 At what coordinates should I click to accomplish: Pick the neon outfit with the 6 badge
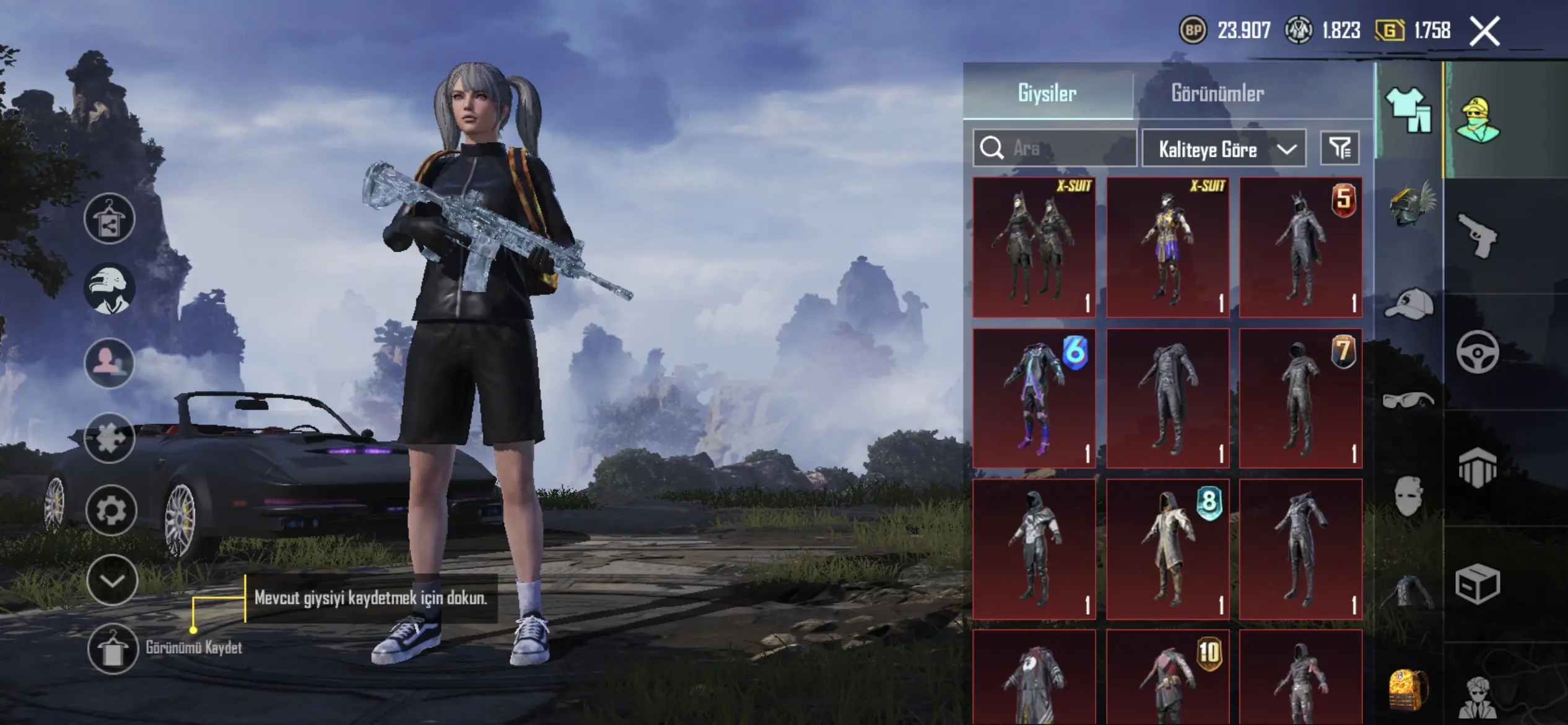pyautogui.click(x=1034, y=398)
